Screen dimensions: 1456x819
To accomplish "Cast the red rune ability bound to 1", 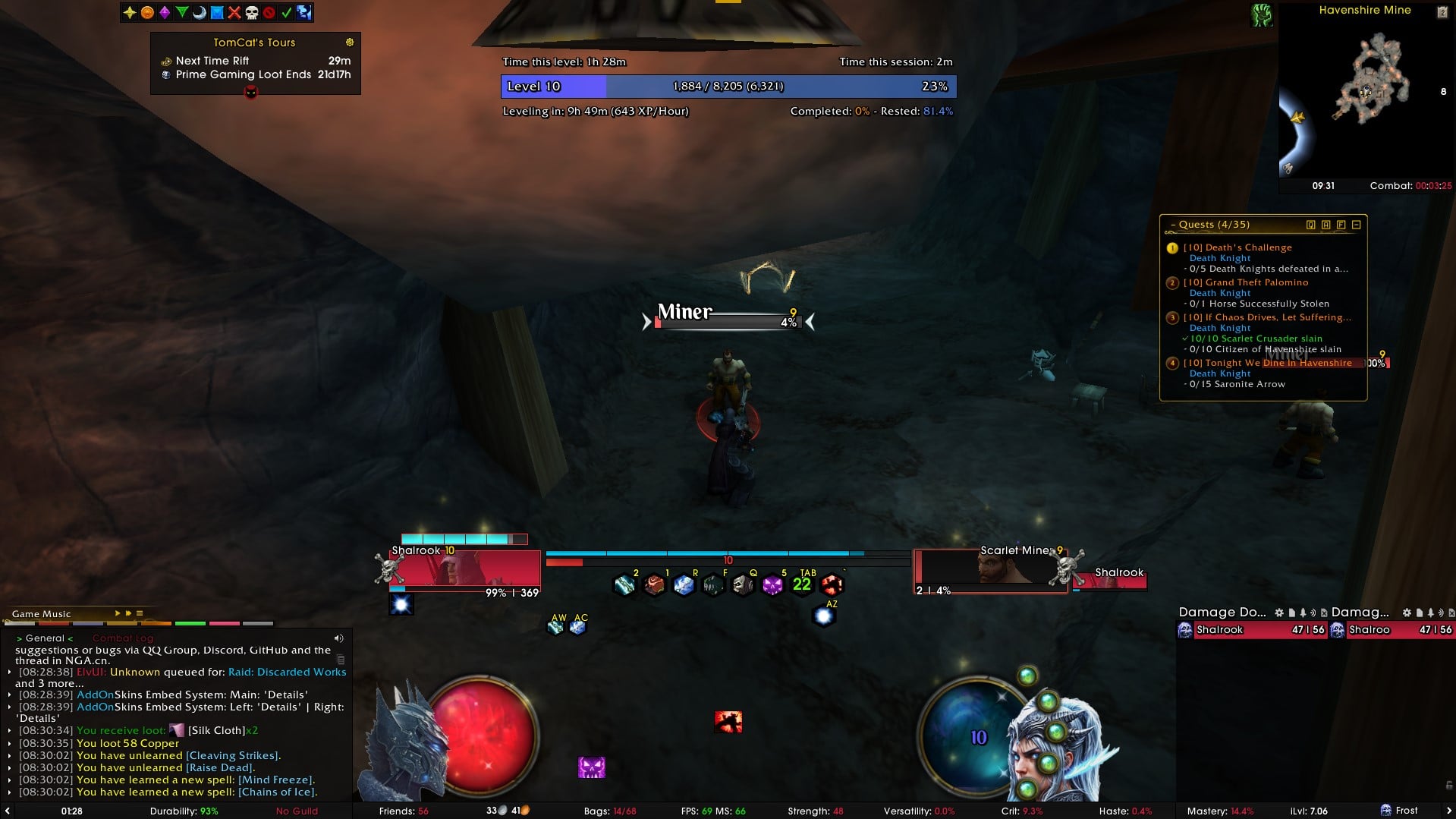I will coord(654,585).
